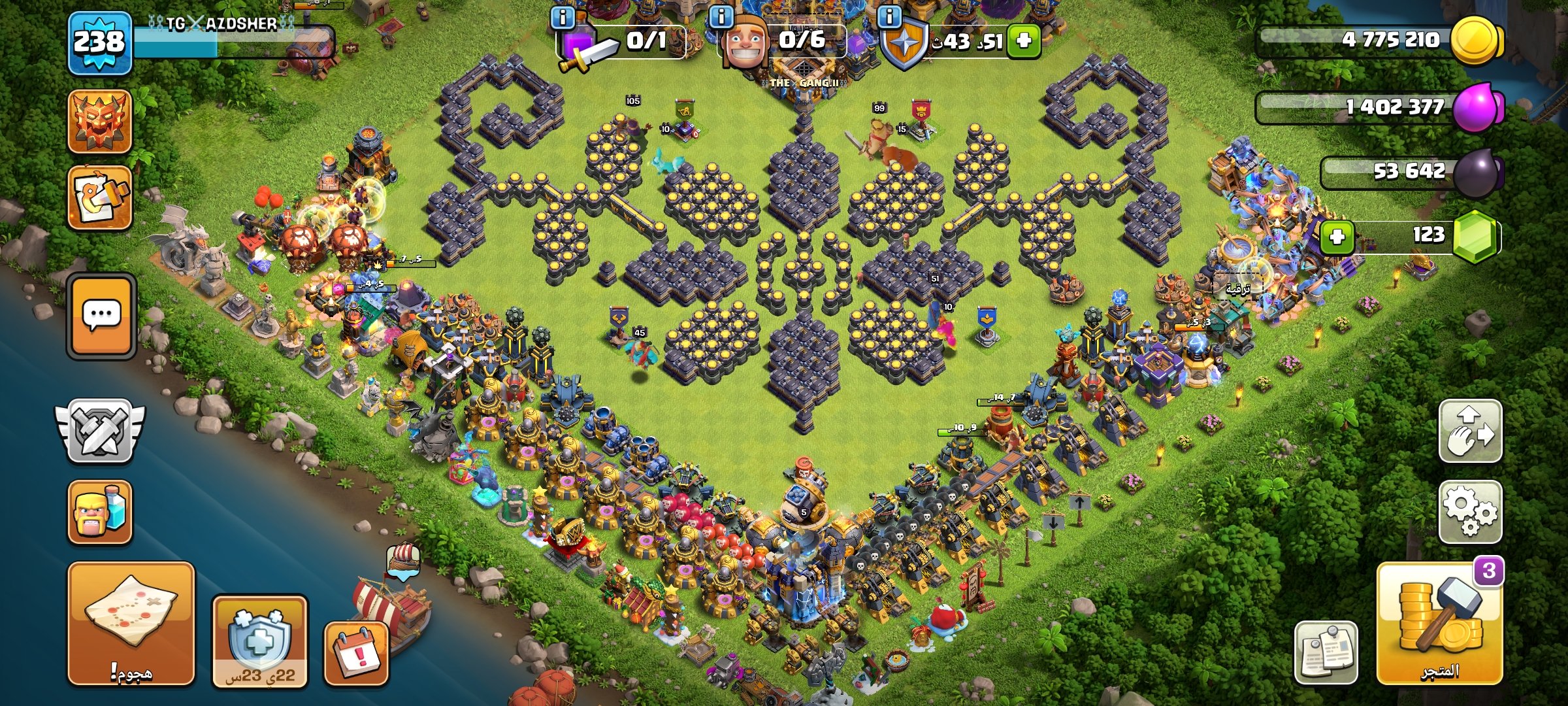The width and height of the screenshot is (1568, 706).
Task: Tap the gold coin storage counter
Action: pyautogui.click(x=1379, y=41)
